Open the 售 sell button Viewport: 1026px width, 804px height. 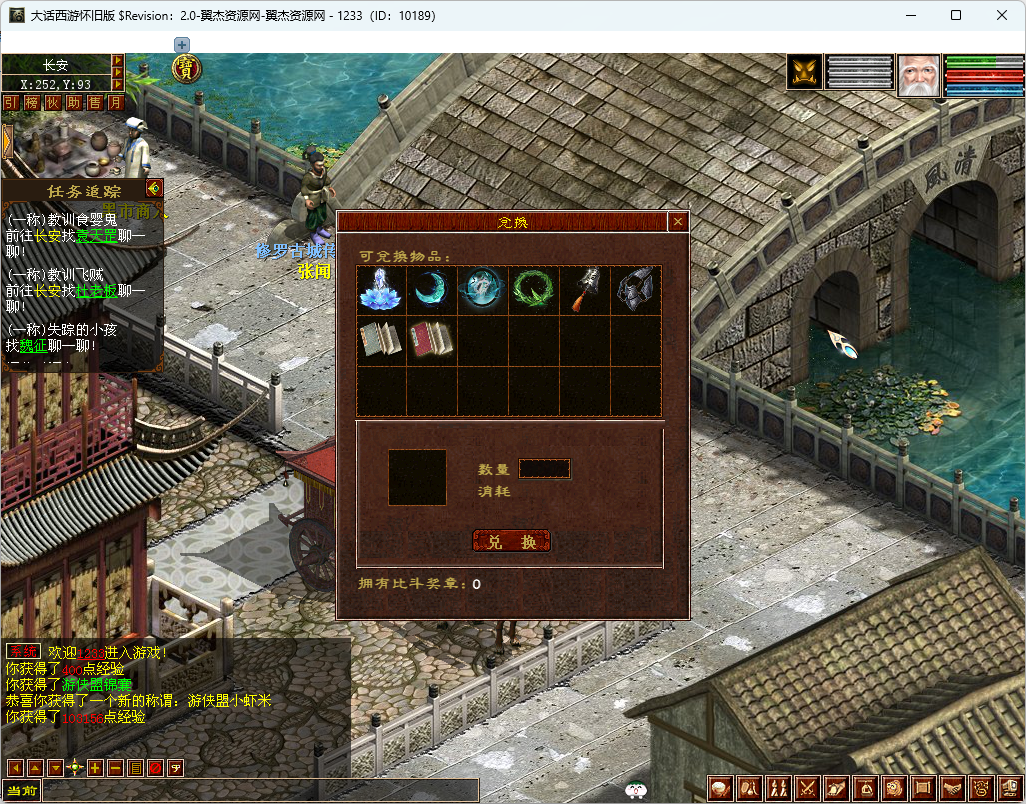tap(95, 102)
